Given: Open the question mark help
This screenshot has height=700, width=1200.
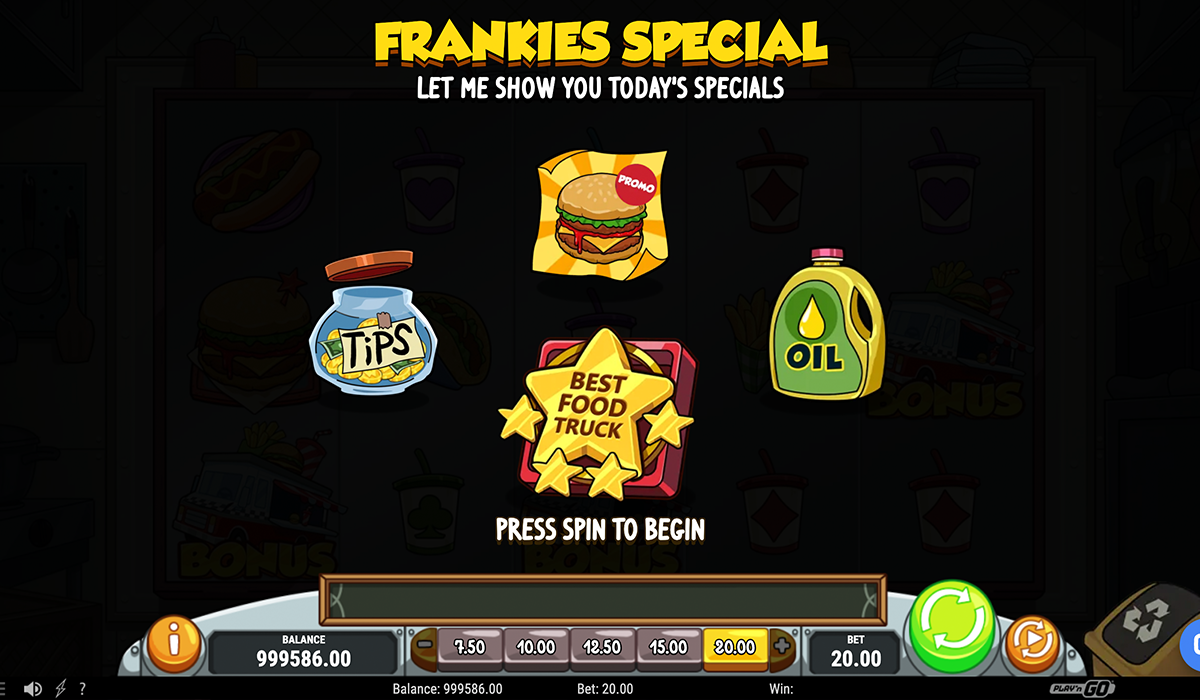Looking at the screenshot, I should tap(82, 689).
